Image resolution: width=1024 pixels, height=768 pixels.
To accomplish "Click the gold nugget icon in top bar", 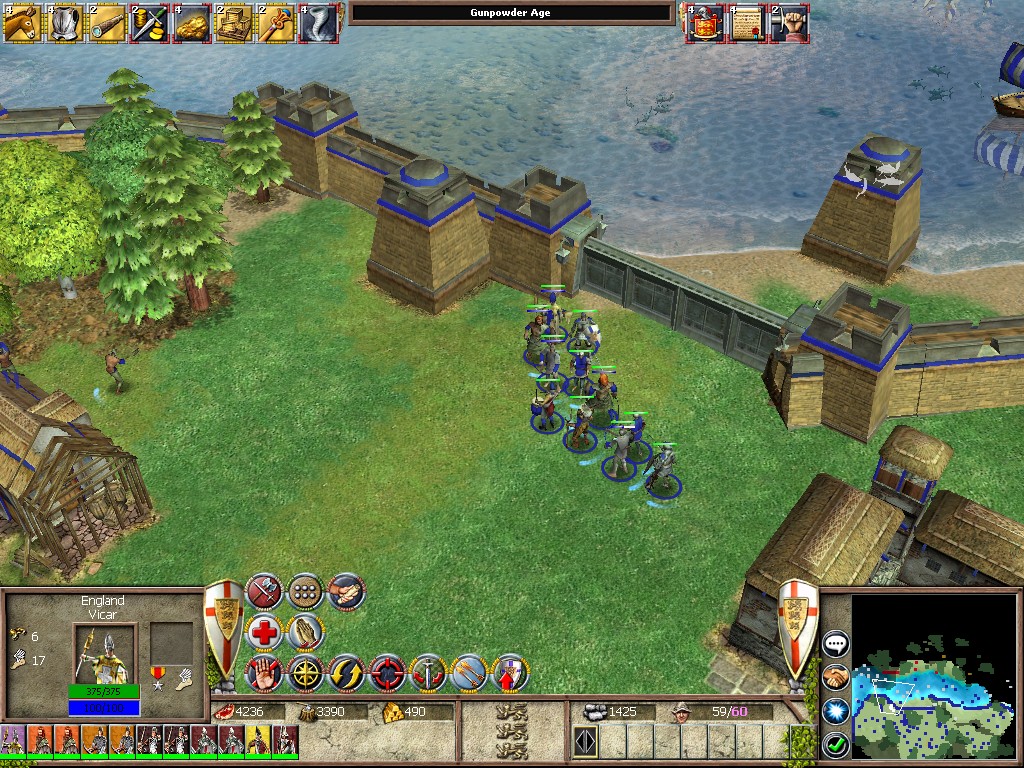I will coord(190,22).
